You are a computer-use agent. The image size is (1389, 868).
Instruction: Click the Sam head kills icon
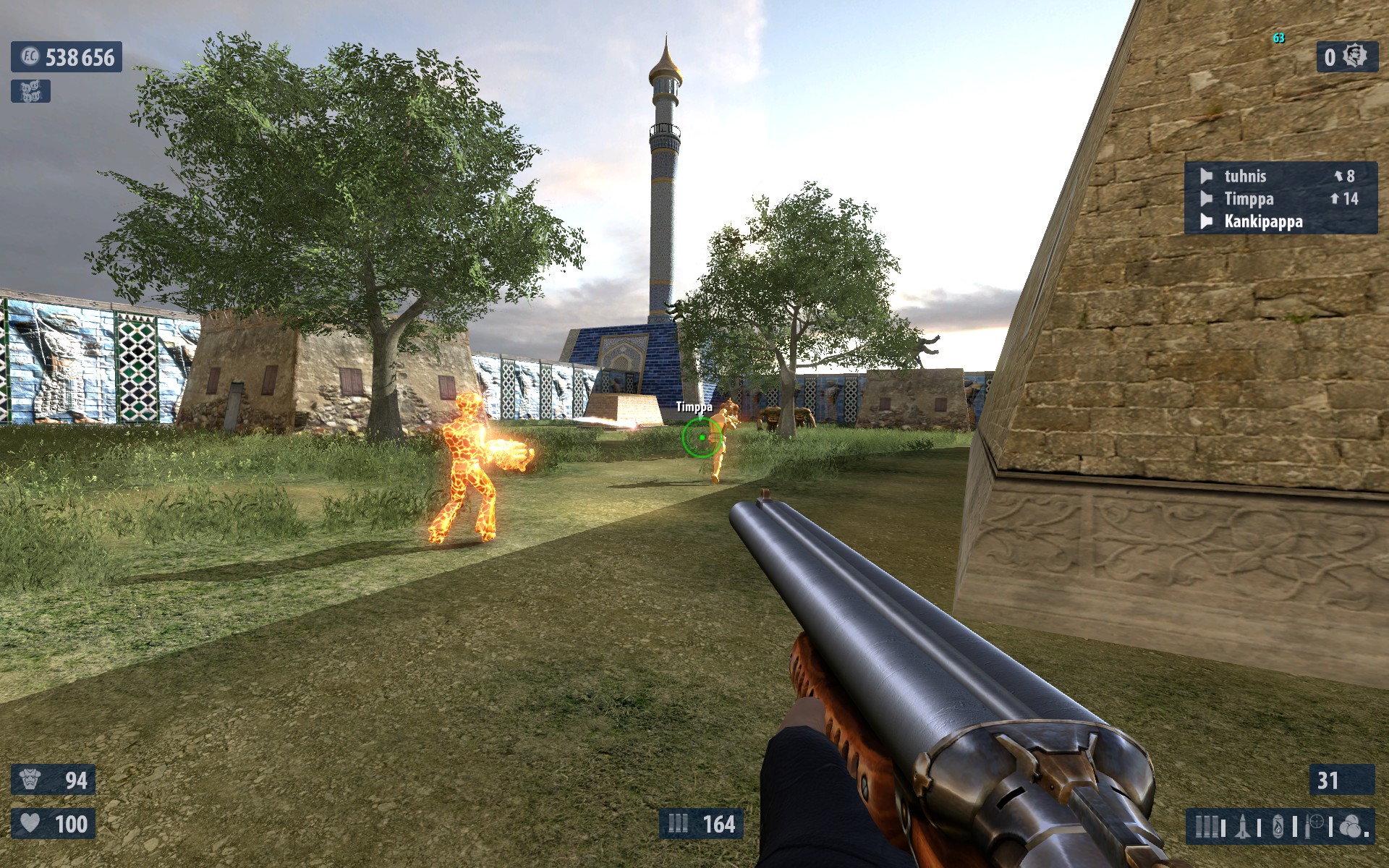click(1355, 56)
